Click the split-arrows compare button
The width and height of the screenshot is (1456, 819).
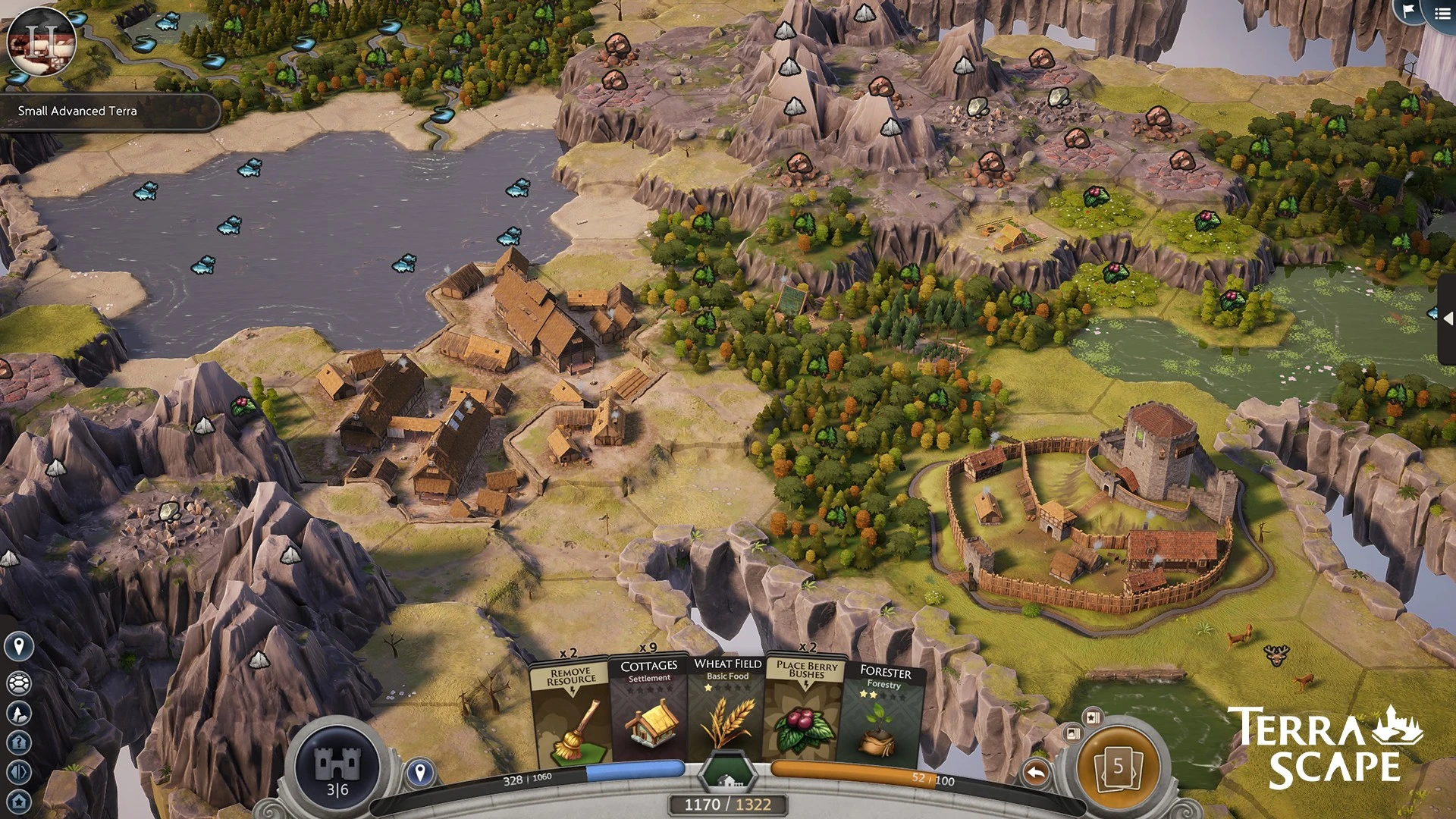[19, 772]
